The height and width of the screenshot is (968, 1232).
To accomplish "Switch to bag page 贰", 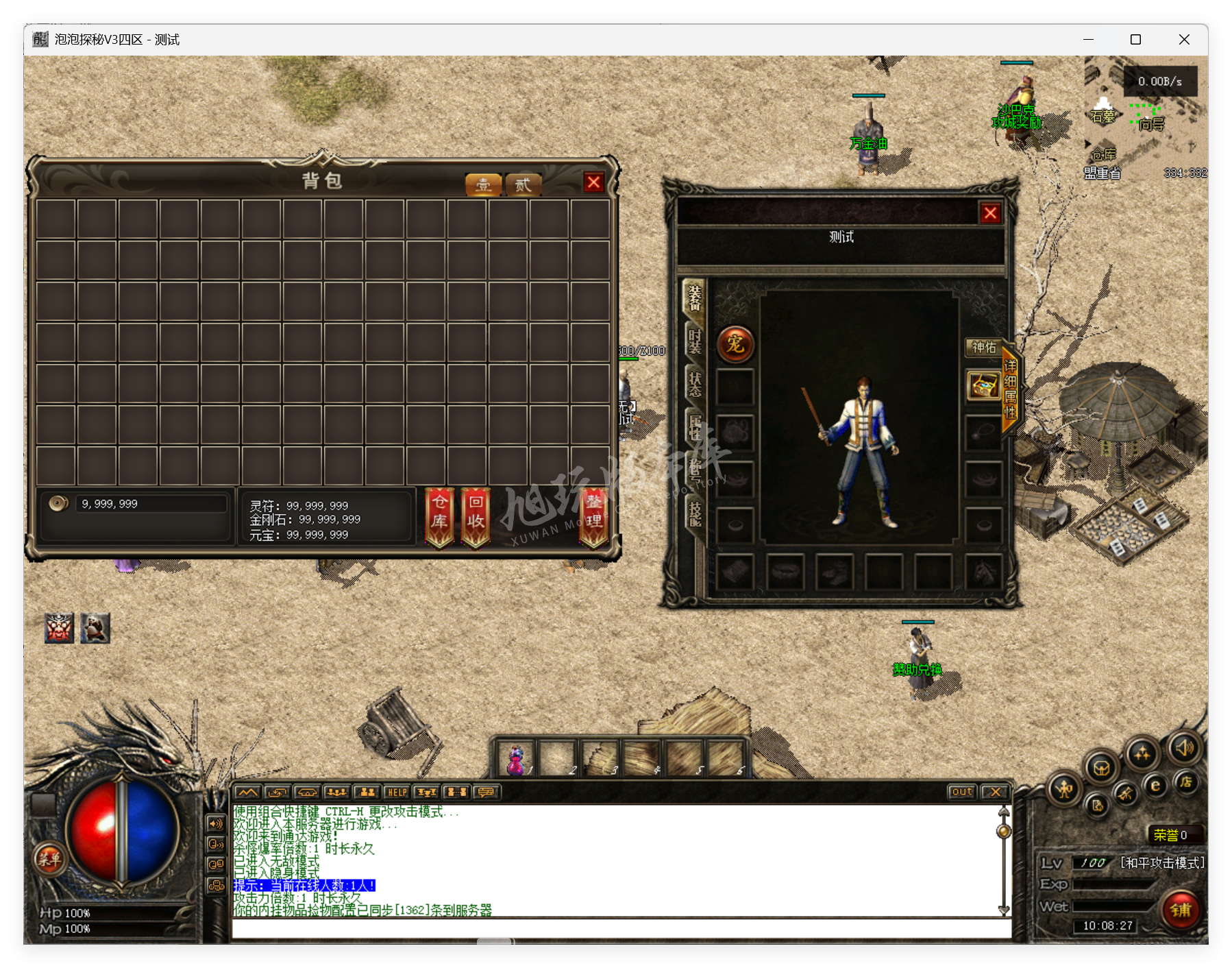I will click(x=523, y=184).
